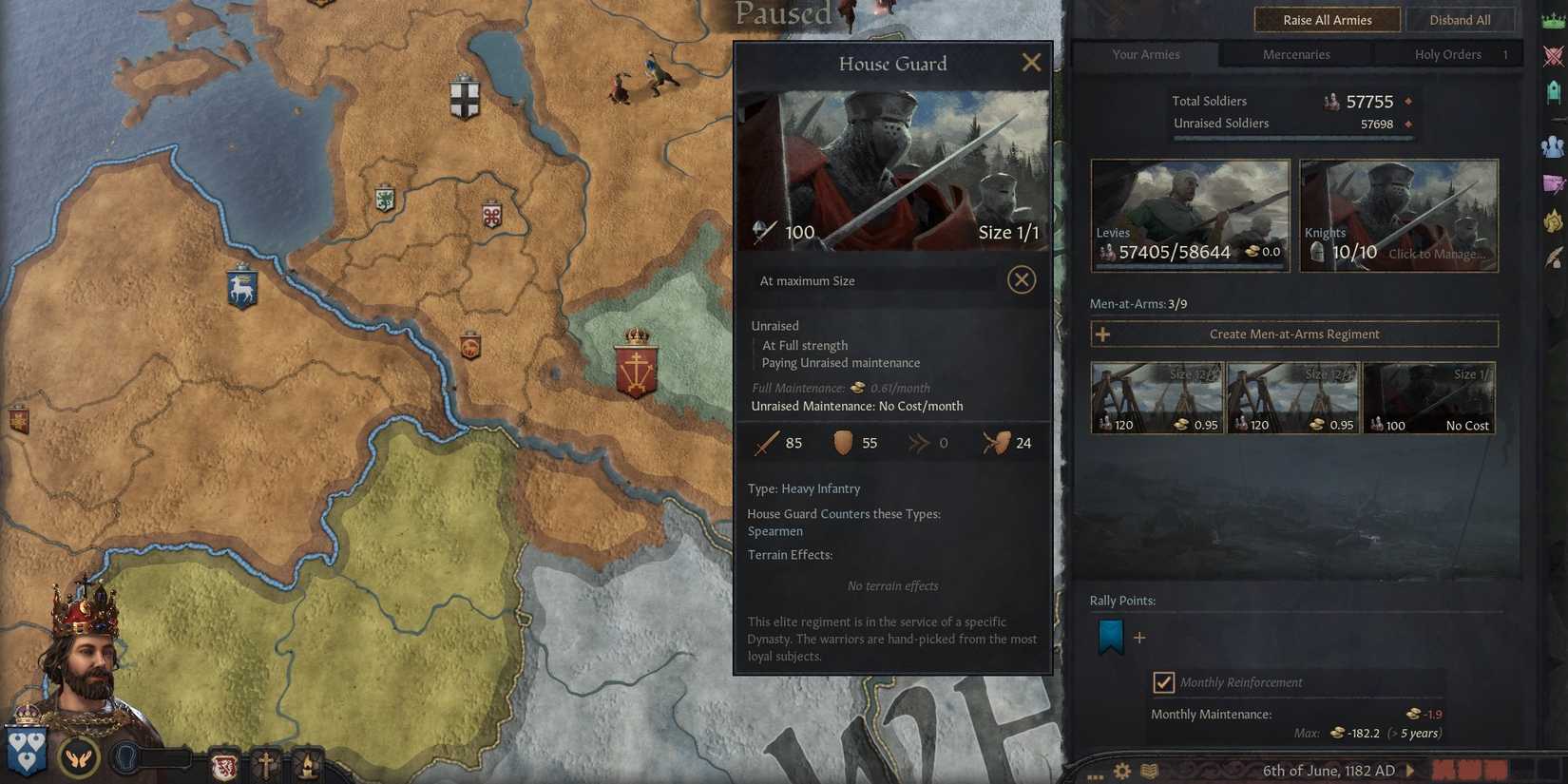Switch to the Mercenaries tab
The width and height of the screenshot is (1568, 784).
1295,54
